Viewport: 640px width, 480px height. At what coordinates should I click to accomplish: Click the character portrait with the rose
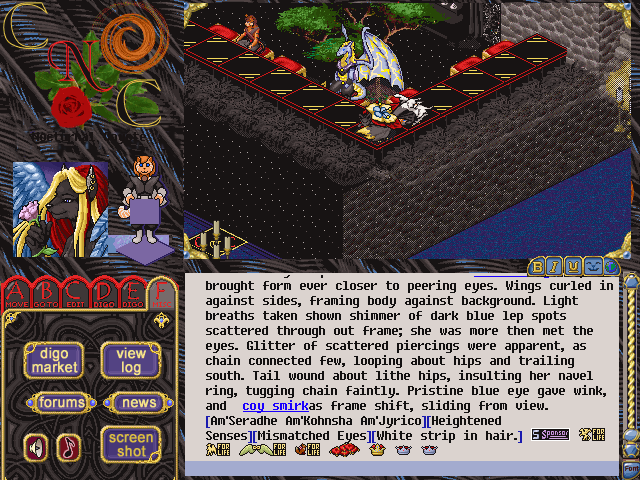pyautogui.click(x=60, y=209)
